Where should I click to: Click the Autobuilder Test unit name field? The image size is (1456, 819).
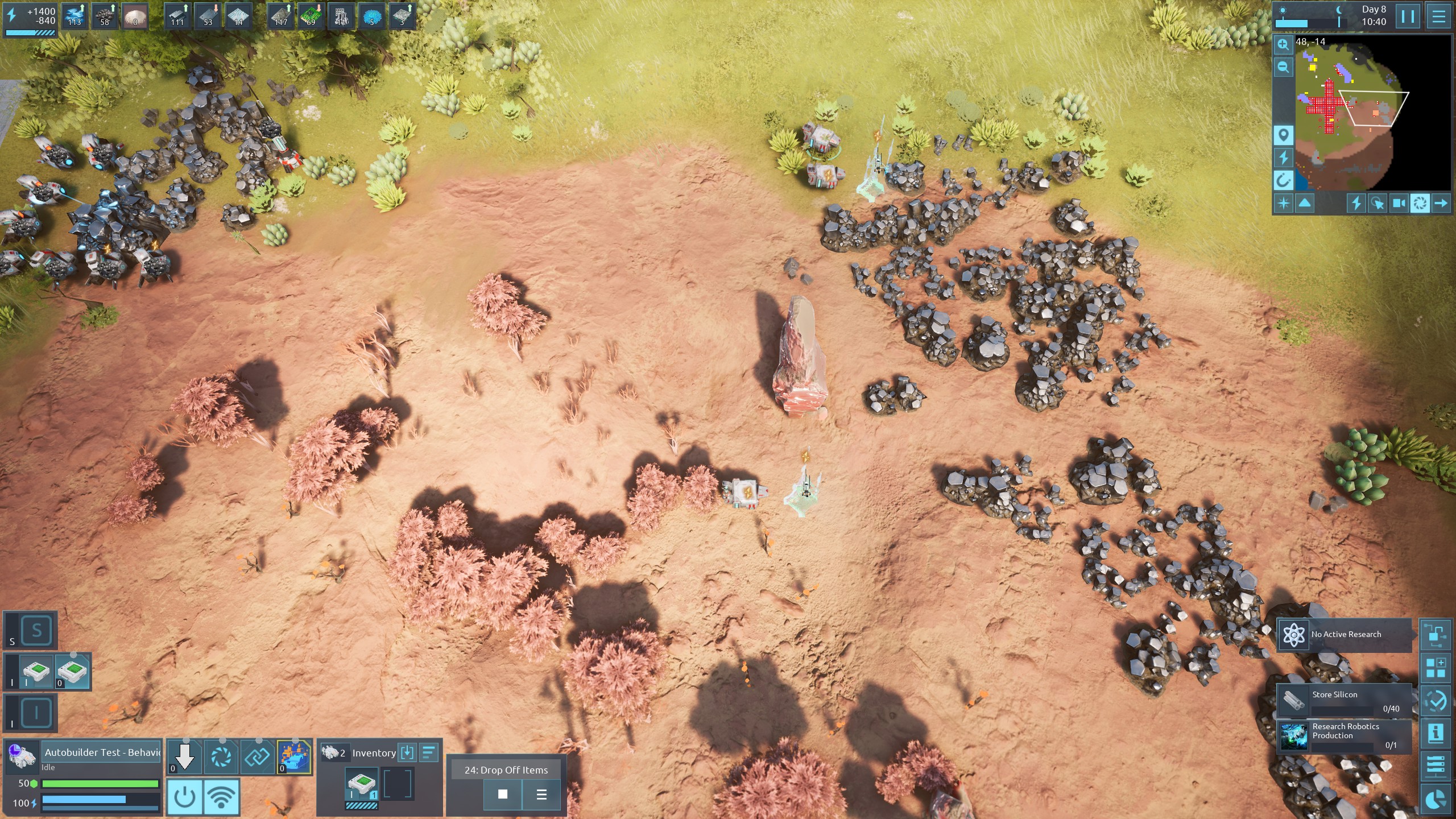pos(102,752)
